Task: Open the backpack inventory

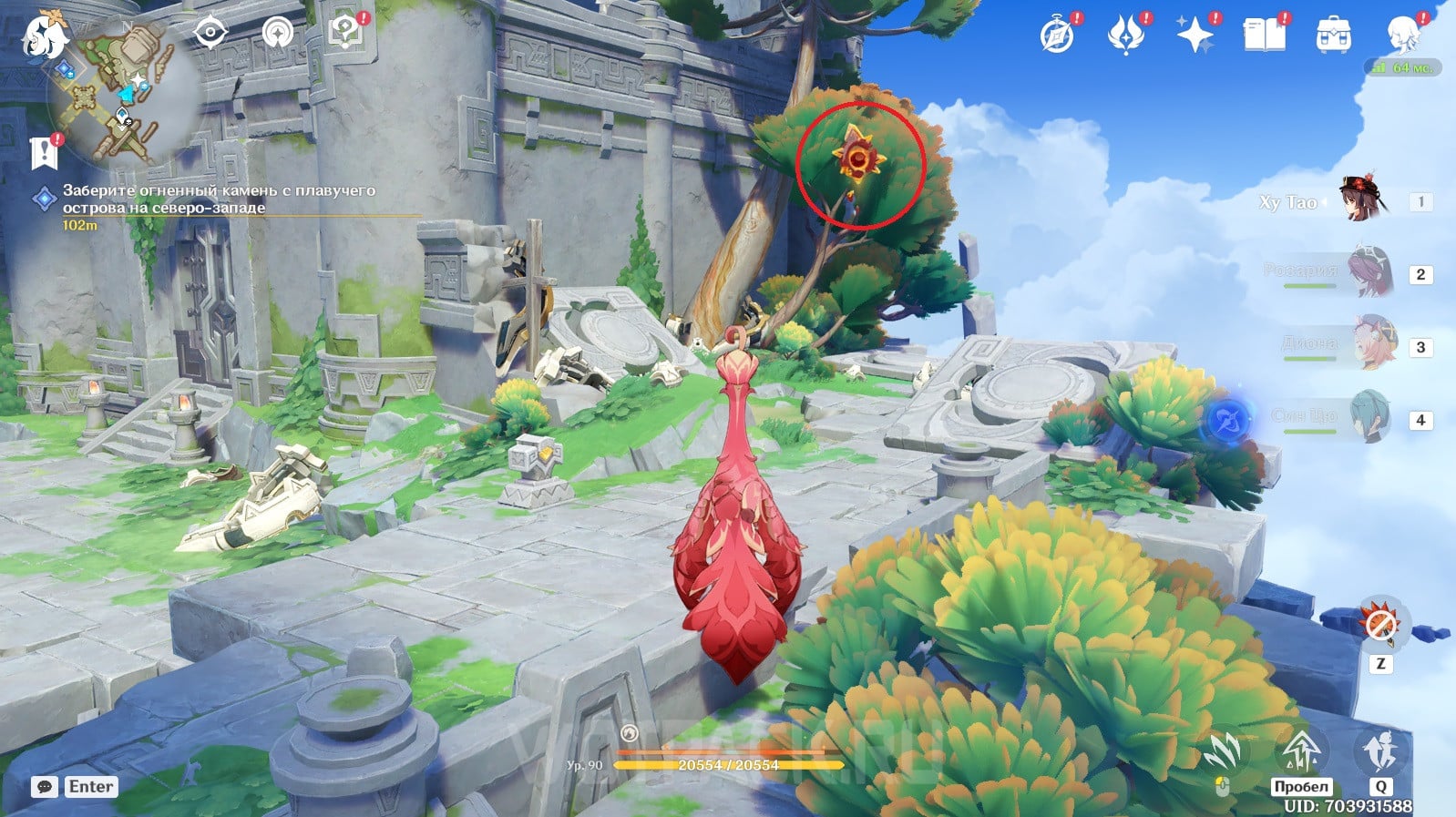Action: [x=1333, y=36]
